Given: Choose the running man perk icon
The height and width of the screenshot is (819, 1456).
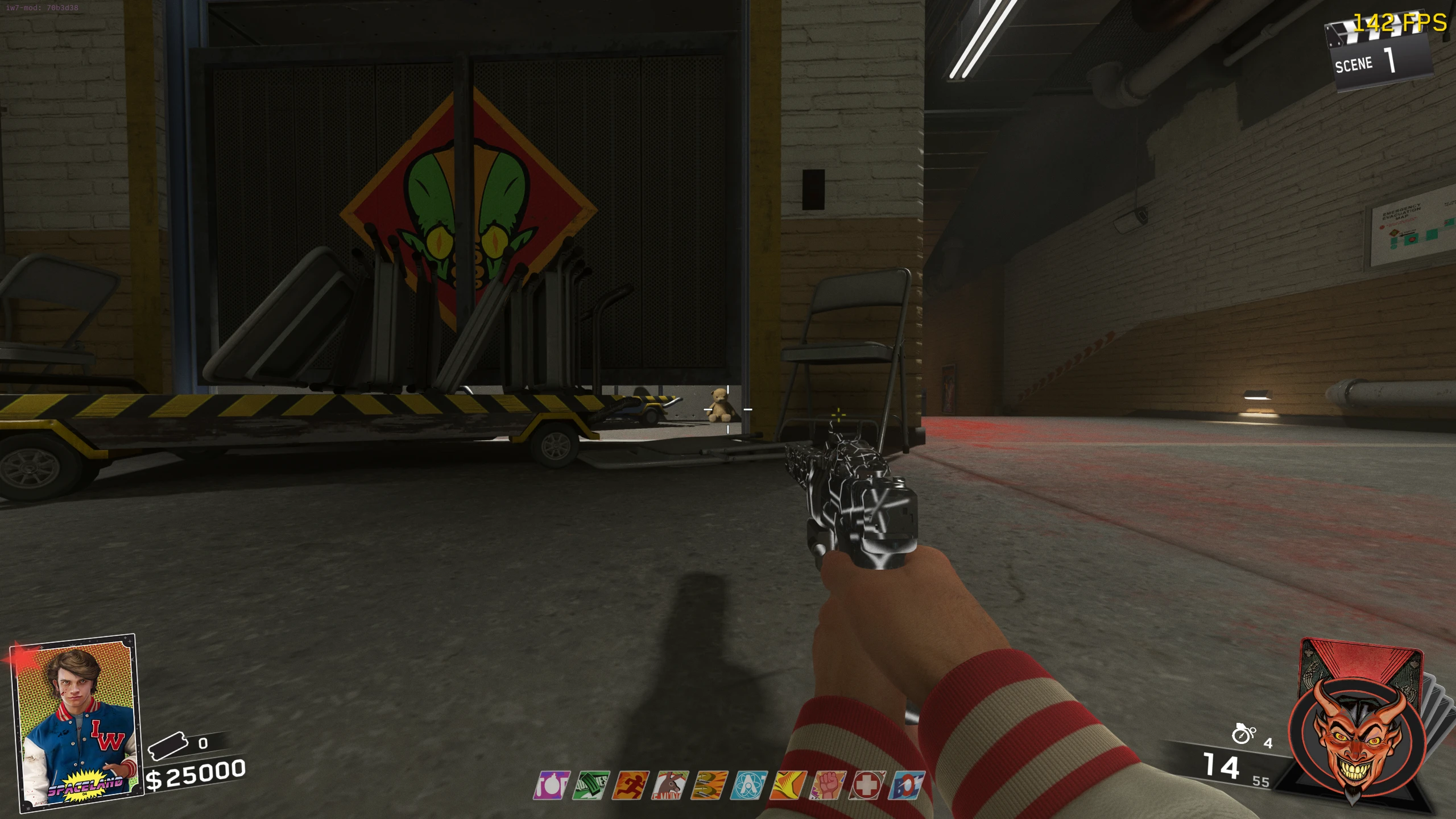Looking at the screenshot, I should tap(631, 785).
